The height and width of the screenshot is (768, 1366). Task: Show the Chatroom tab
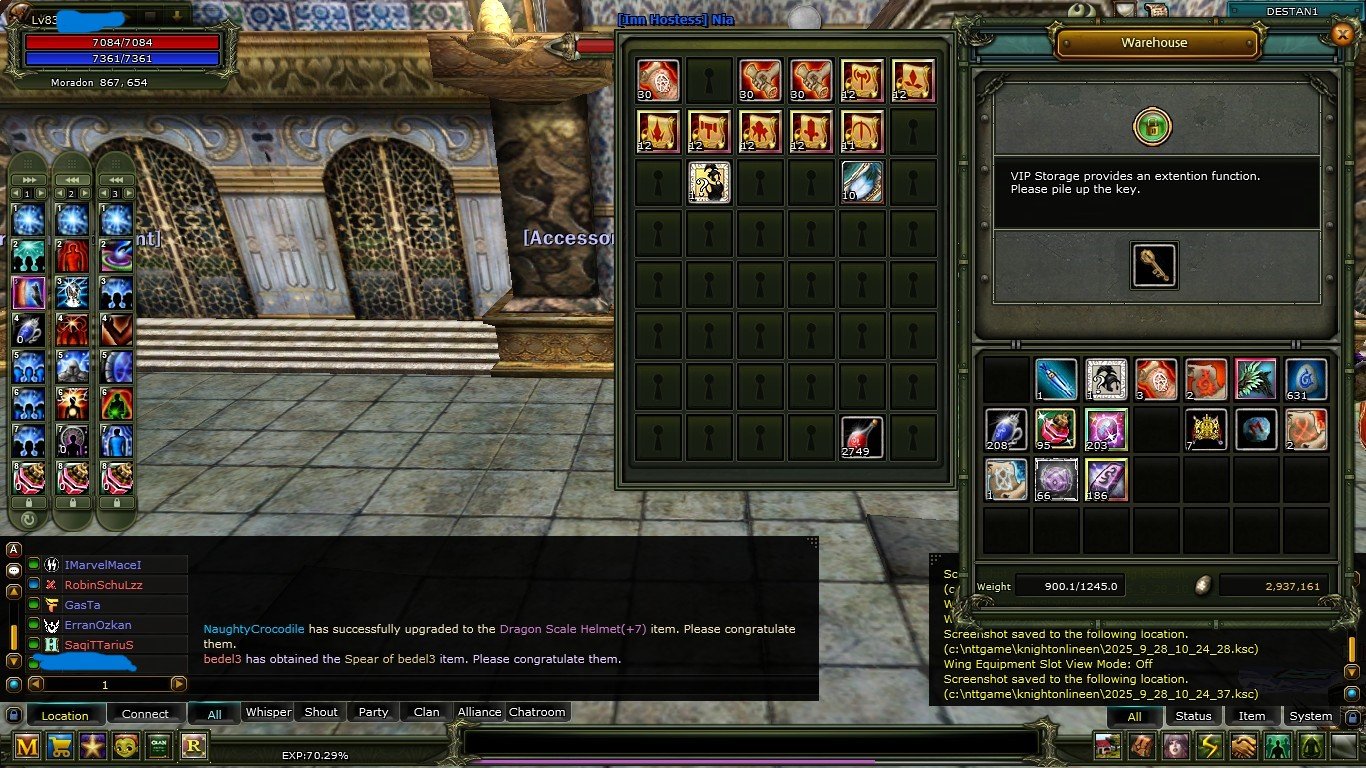[x=537, y=712]
